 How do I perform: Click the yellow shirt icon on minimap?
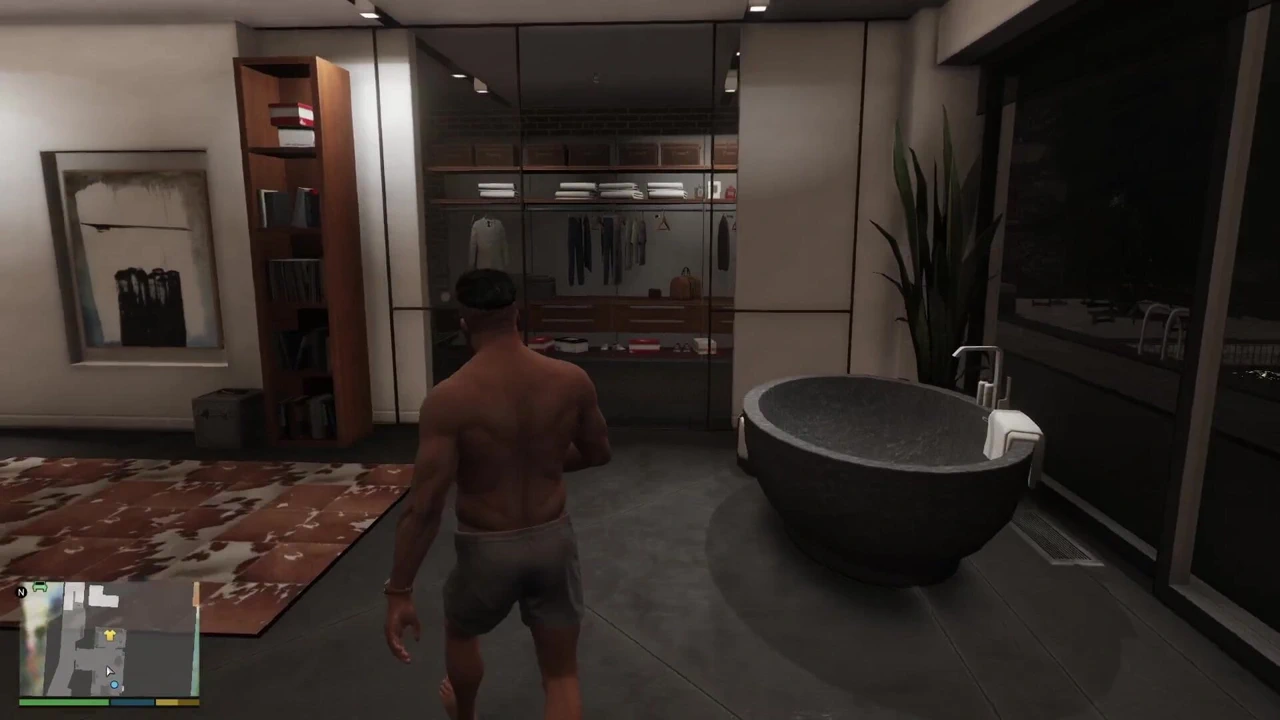point(110,635)
